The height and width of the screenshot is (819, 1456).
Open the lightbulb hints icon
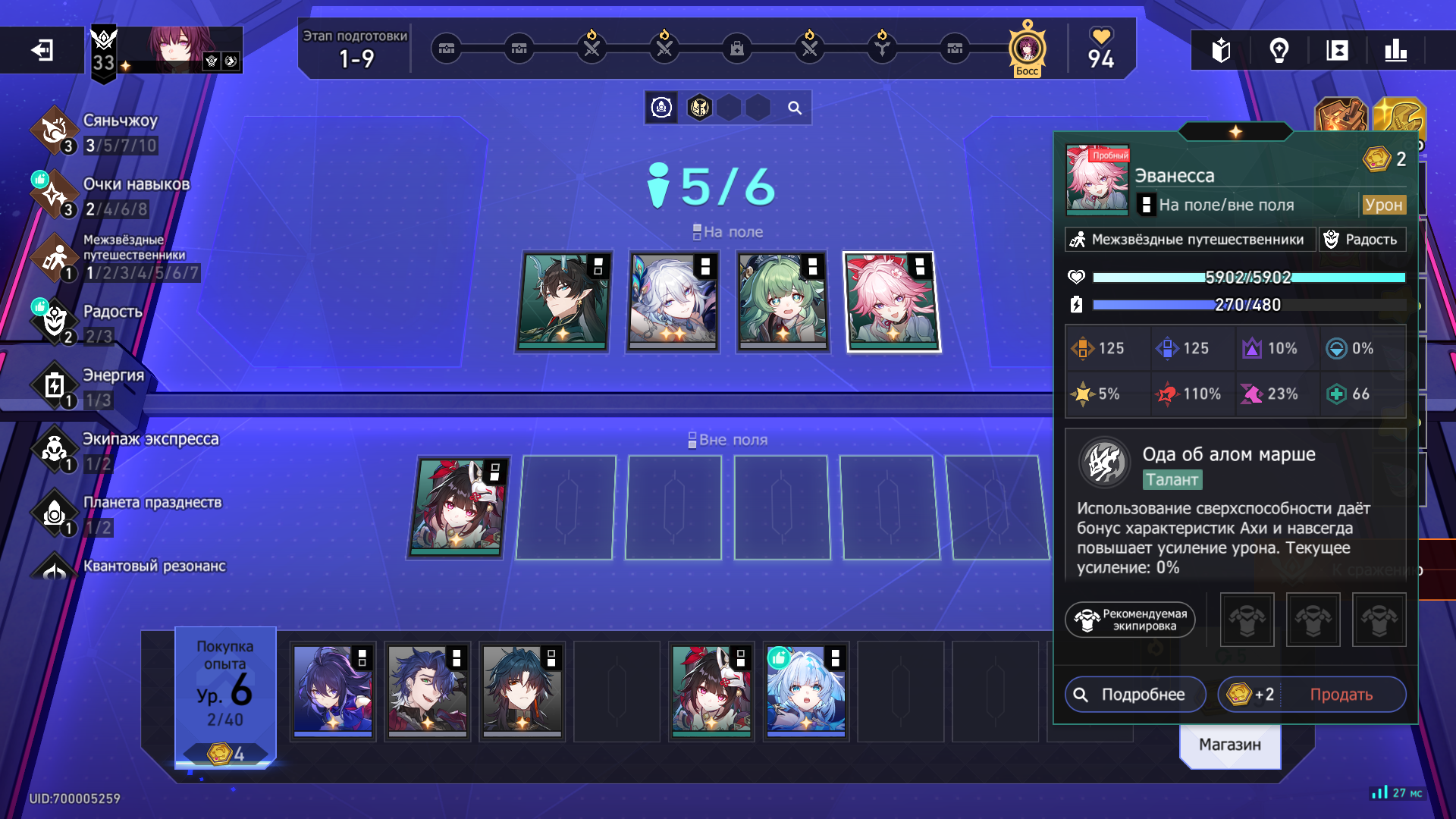pyautogui.click(x=1279, y=51)
